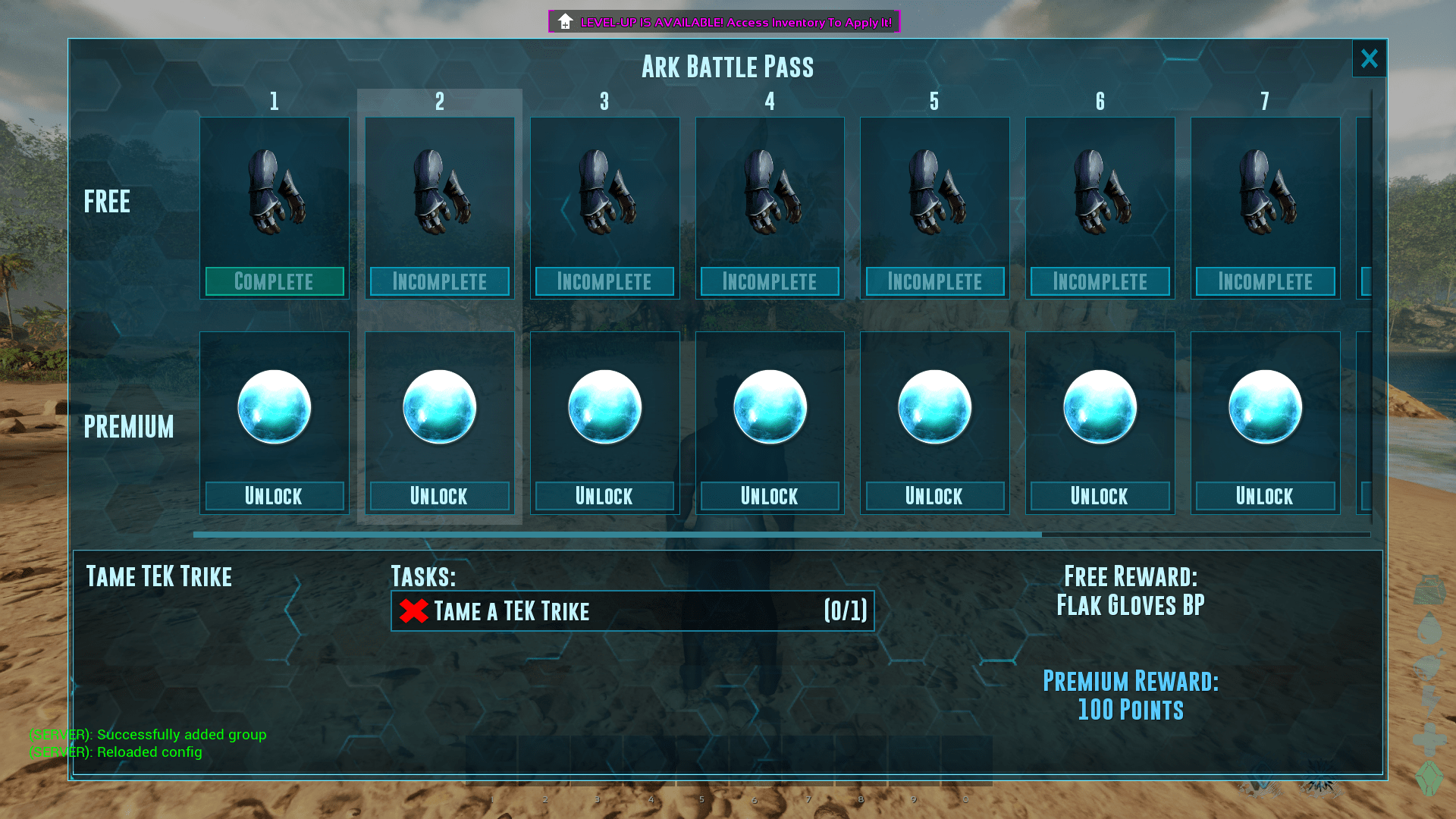Unlock the tier 1 premium reward
Viewport: 1456px width, 819px height.
point(274,496)
